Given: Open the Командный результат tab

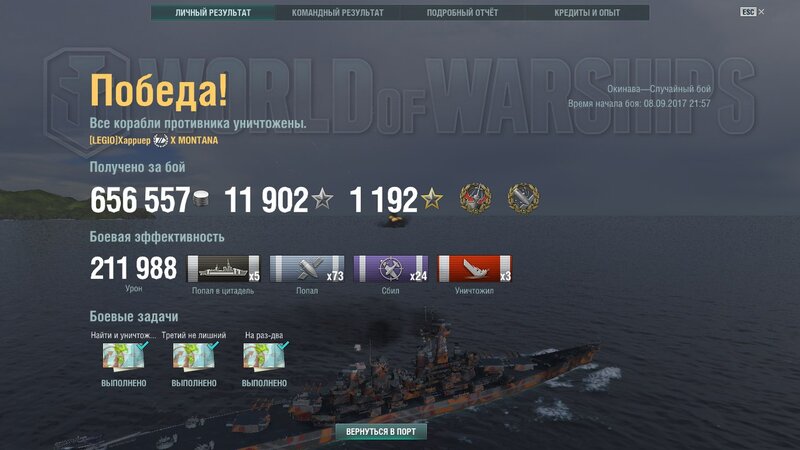Looking at the screenshot, I should [337, 13].
